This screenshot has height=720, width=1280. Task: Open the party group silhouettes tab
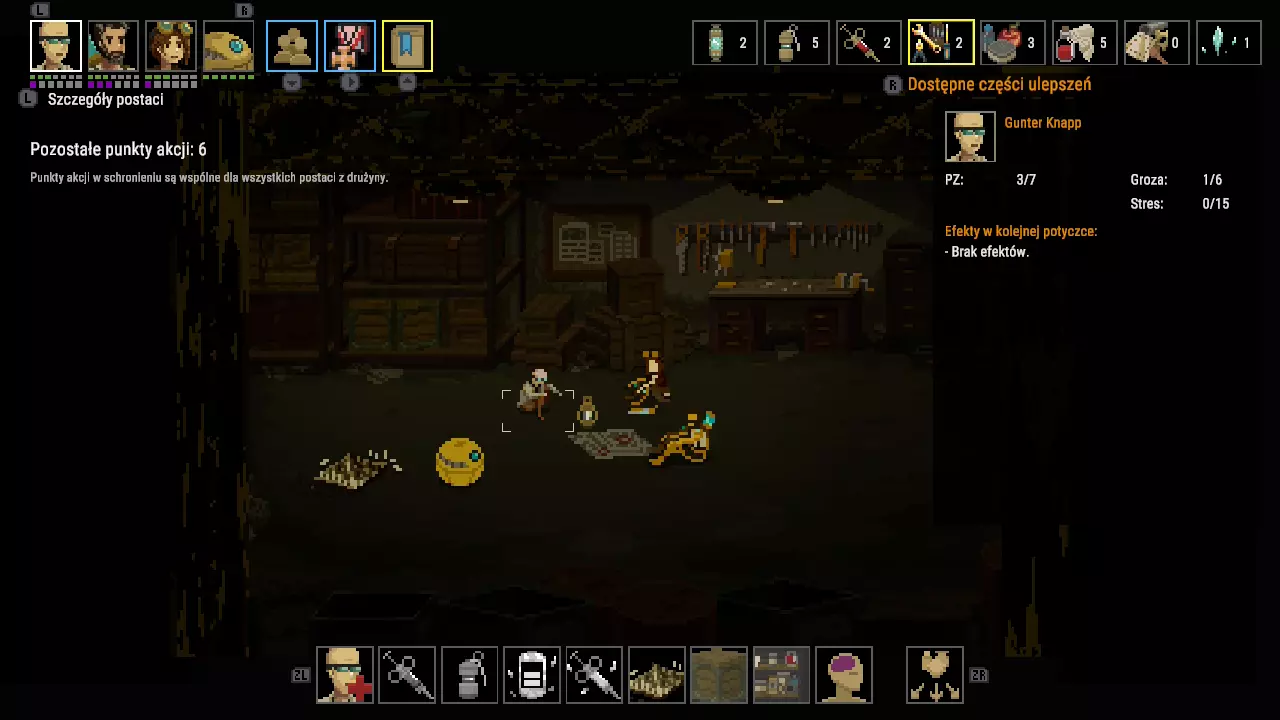tap(292, 46)
